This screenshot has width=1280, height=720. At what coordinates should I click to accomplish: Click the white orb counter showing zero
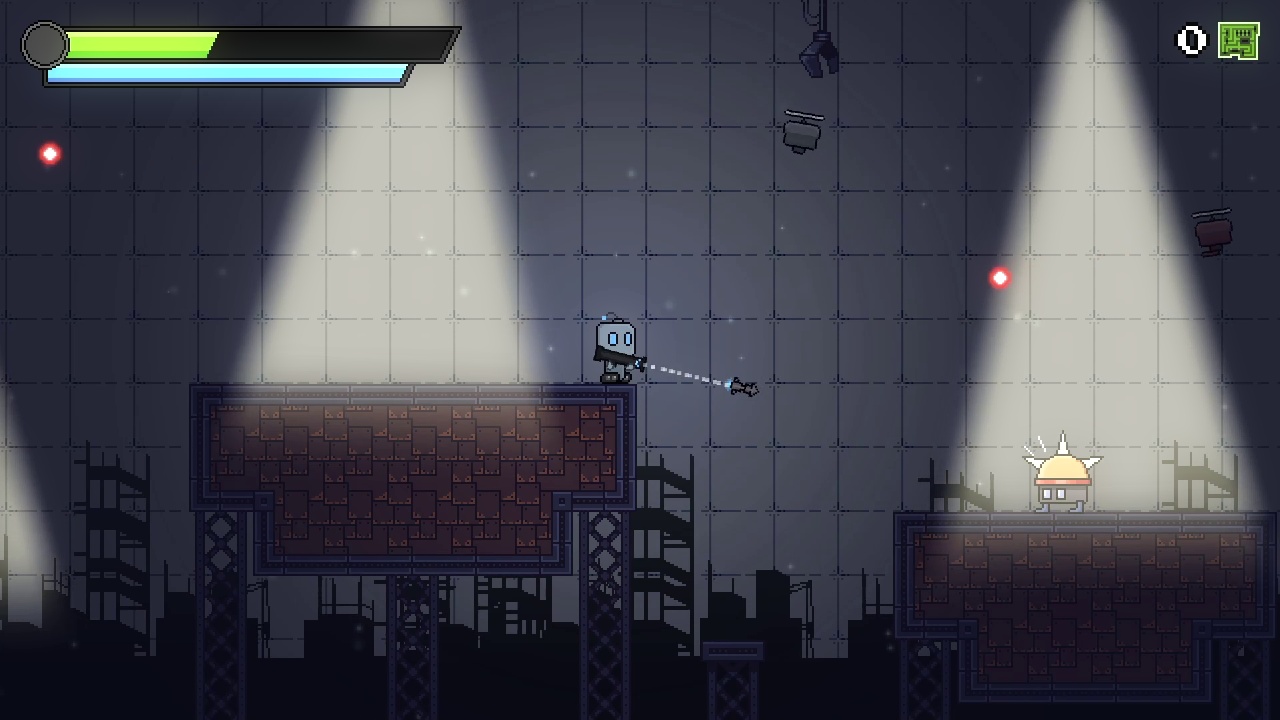pyautogui.click(x=1191, y=40)
